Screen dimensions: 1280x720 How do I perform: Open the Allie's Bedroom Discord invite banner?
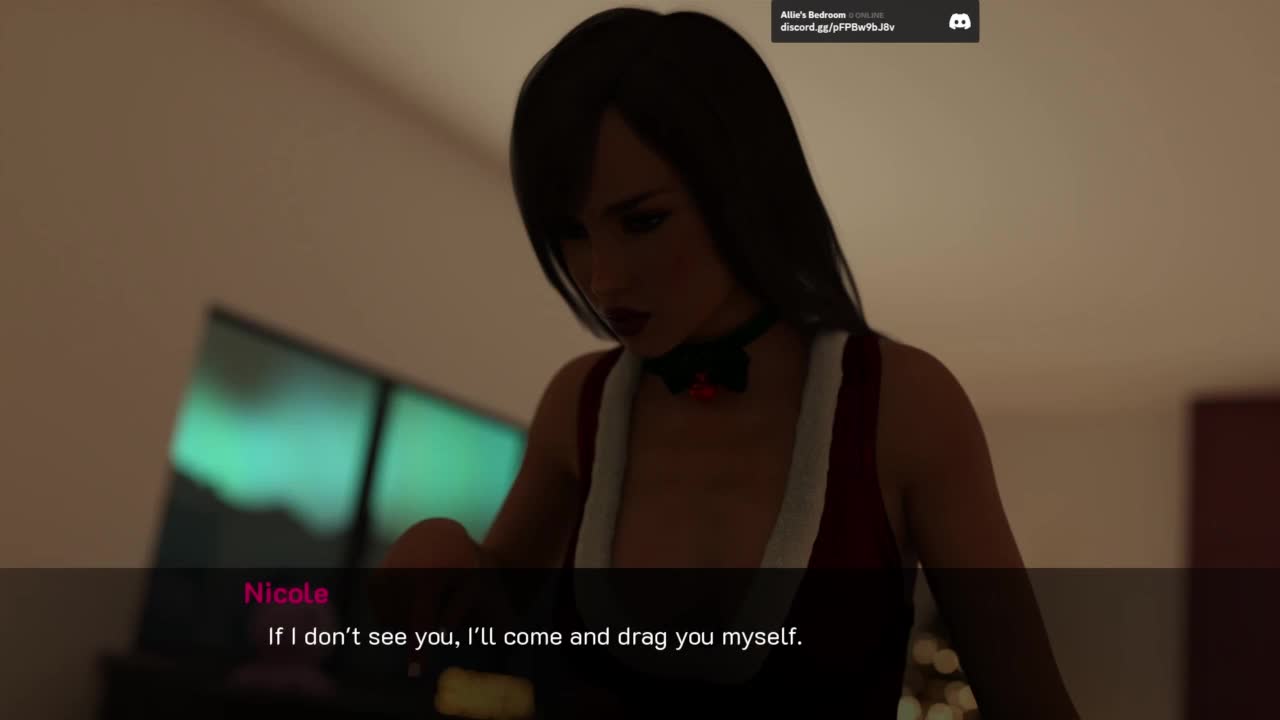[850, 21]
